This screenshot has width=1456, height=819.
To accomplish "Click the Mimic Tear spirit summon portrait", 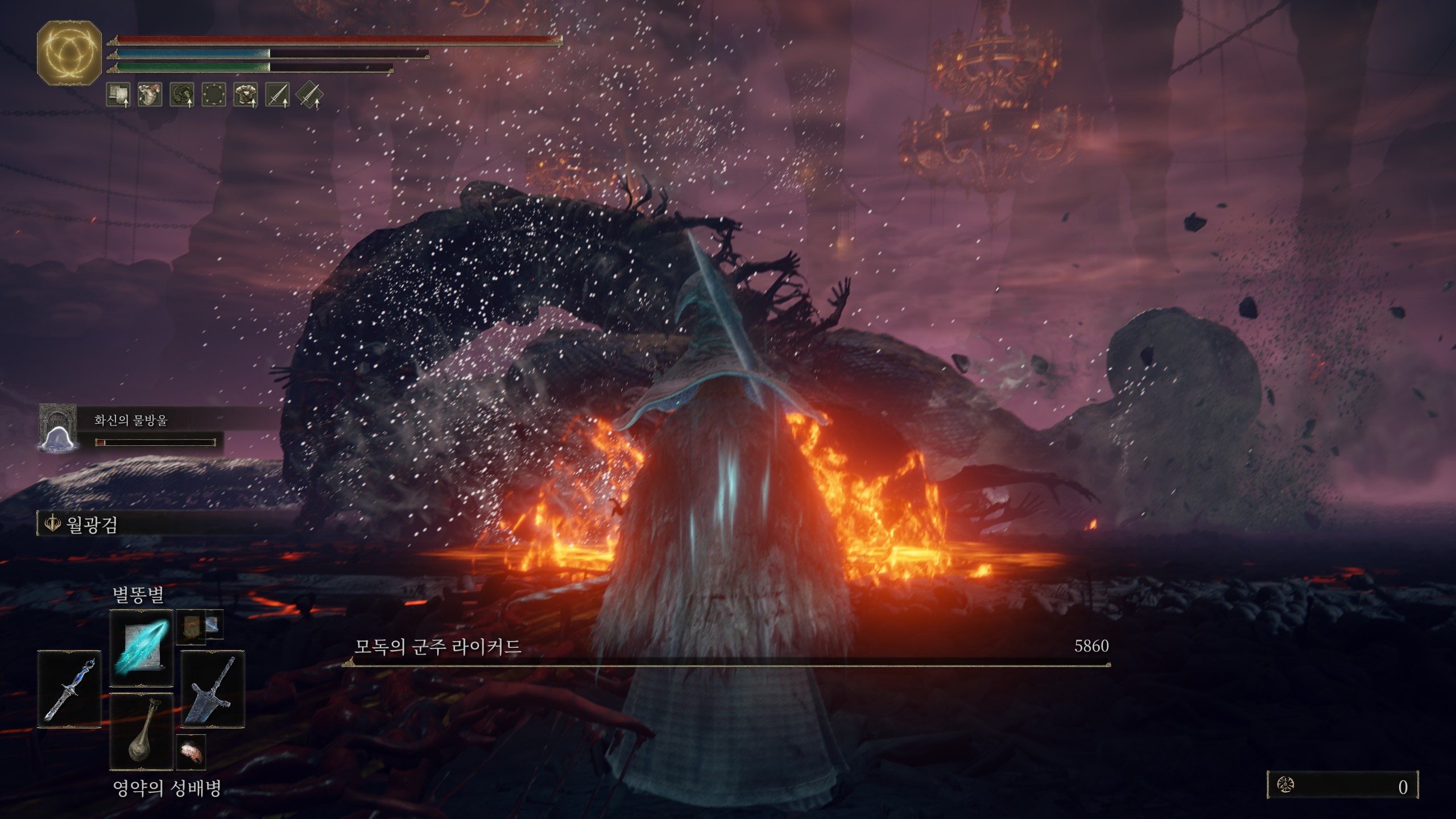I will point(58,428).
